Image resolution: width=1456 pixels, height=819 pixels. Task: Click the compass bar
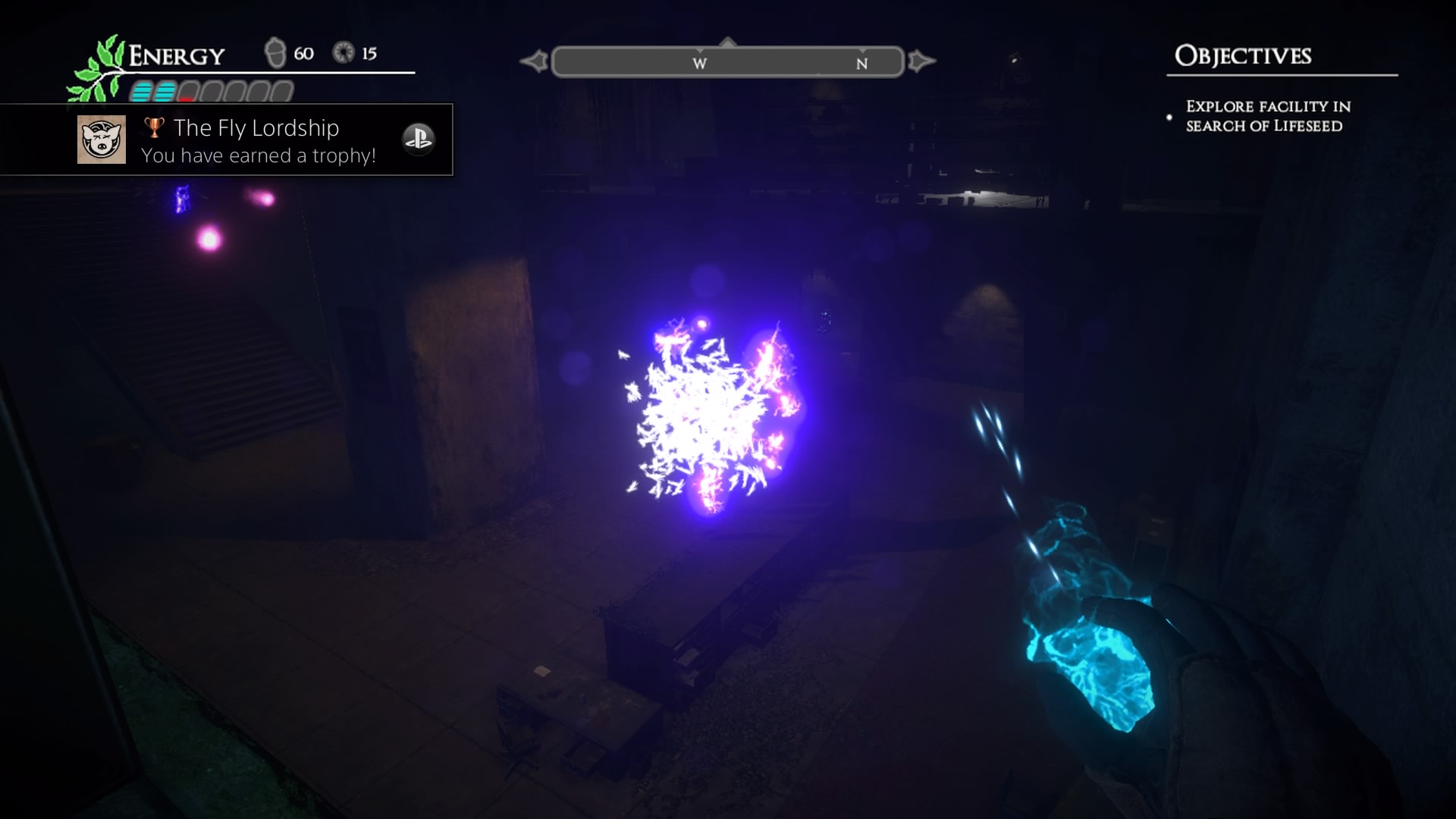727,62
